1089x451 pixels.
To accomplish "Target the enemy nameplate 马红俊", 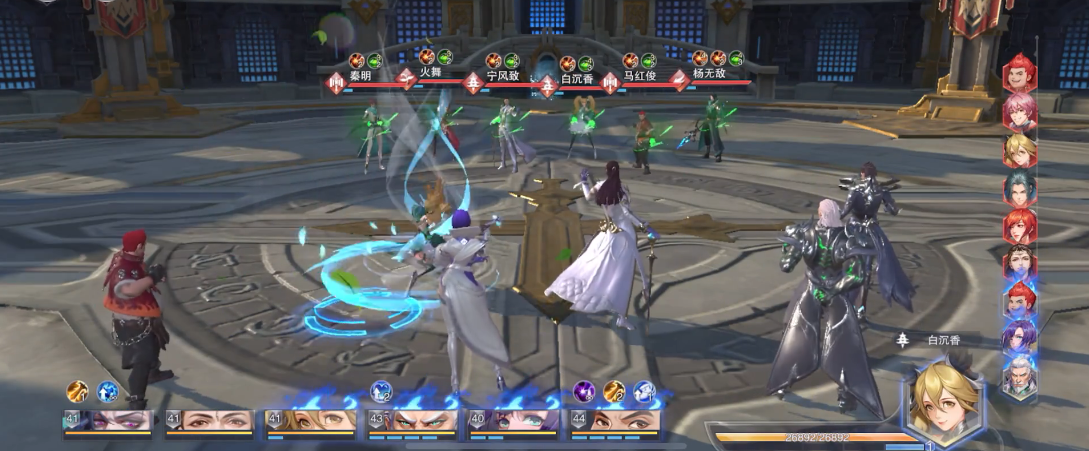I will click(x=640, y=74).
